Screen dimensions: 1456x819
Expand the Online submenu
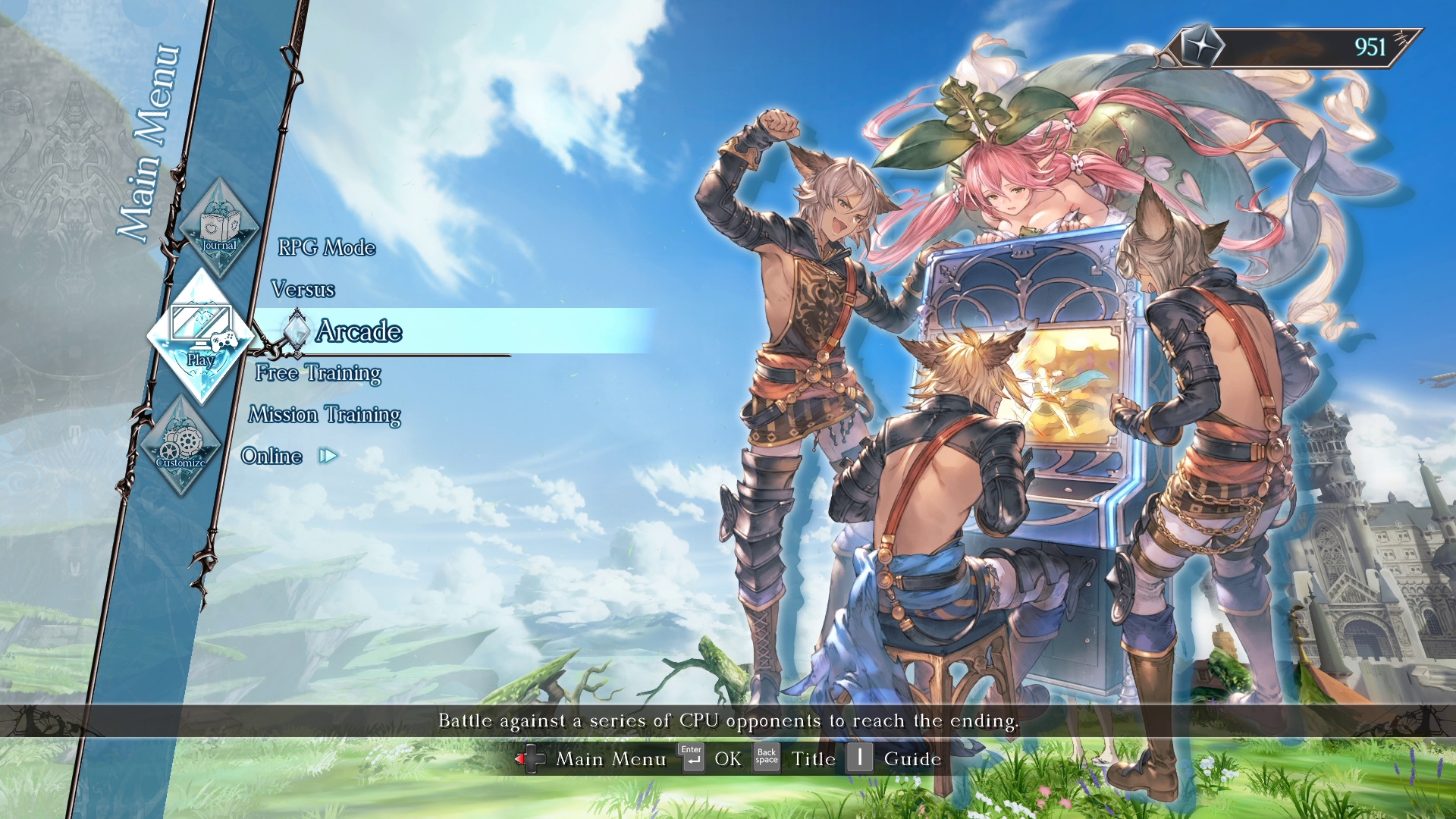[273, 456]
